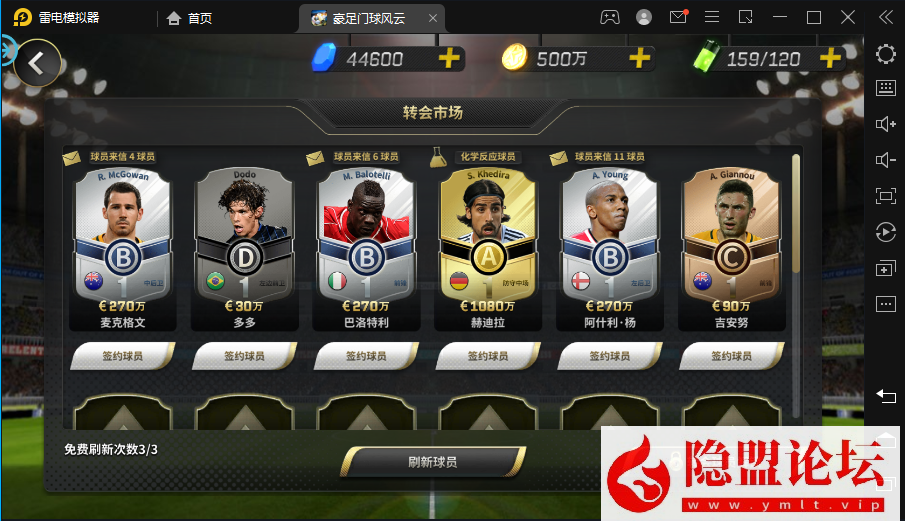905x521 pixels.
Task: Select Dodo player card
Action: (x=245, y=240)
